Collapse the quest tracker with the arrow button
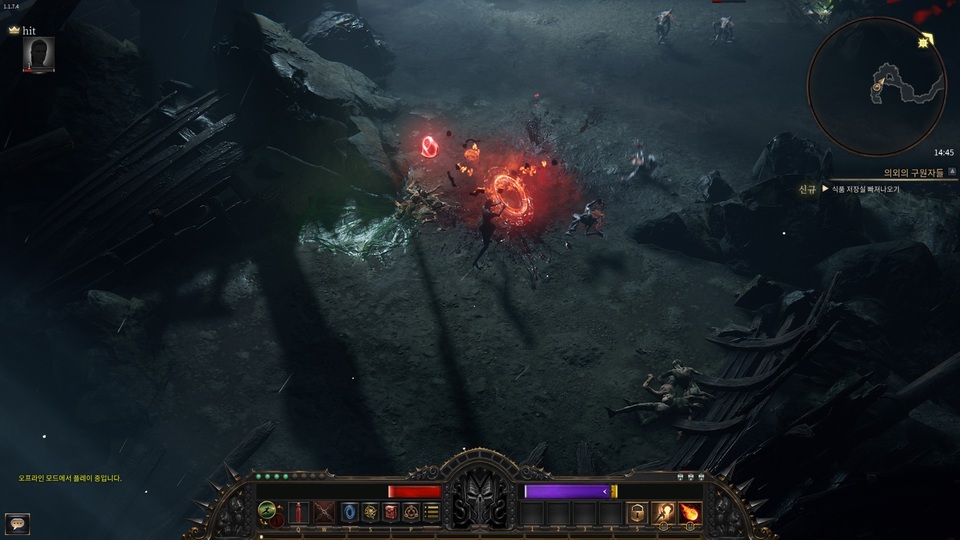The image size is (960, 540). coord(951,171)
